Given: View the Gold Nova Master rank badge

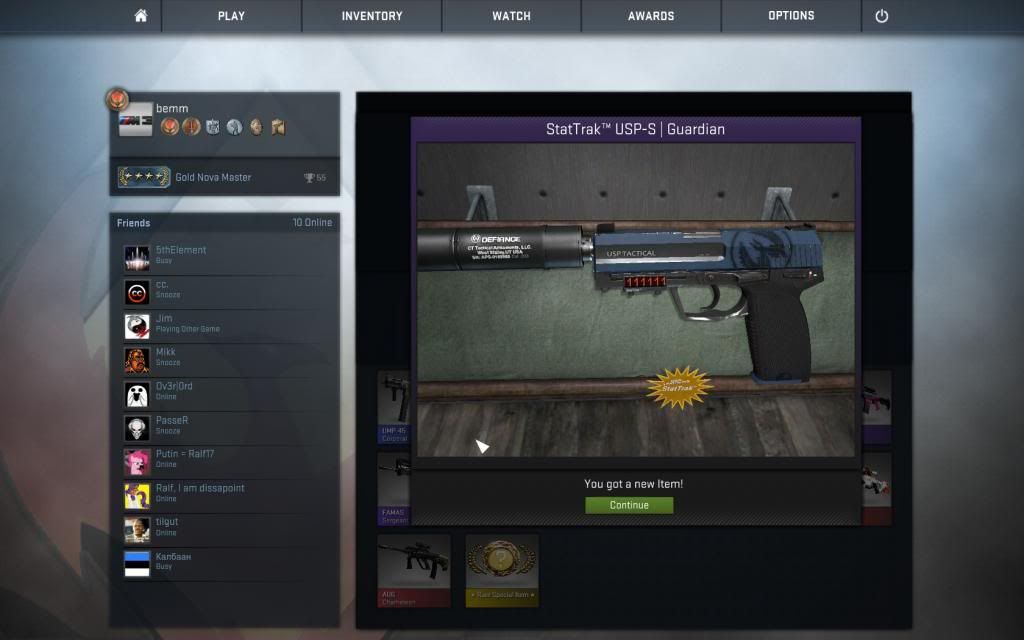Looking at the screenshot, I should pos(144,177).
